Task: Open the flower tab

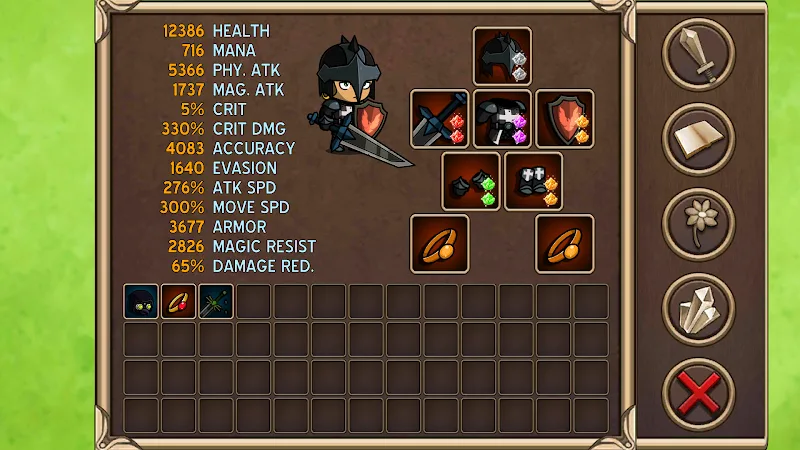Action: pyautogui.click(x=699, y=223)
